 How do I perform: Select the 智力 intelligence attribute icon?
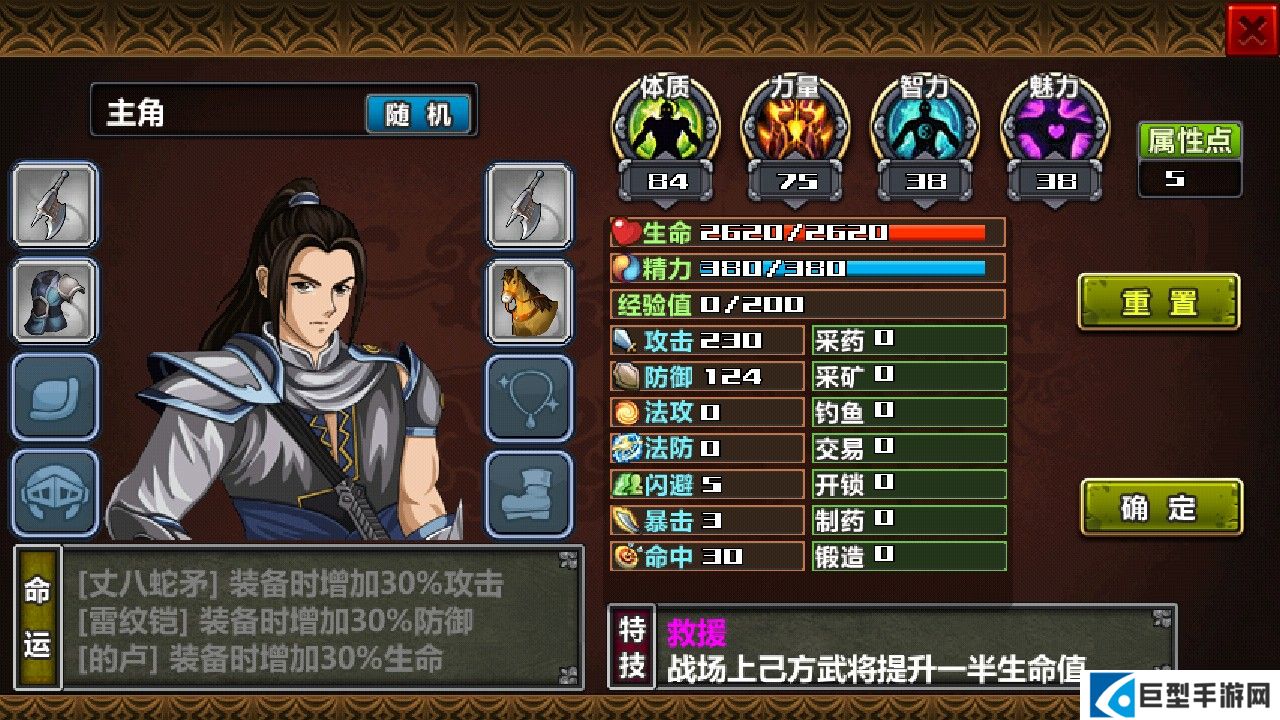coord(925,127)
